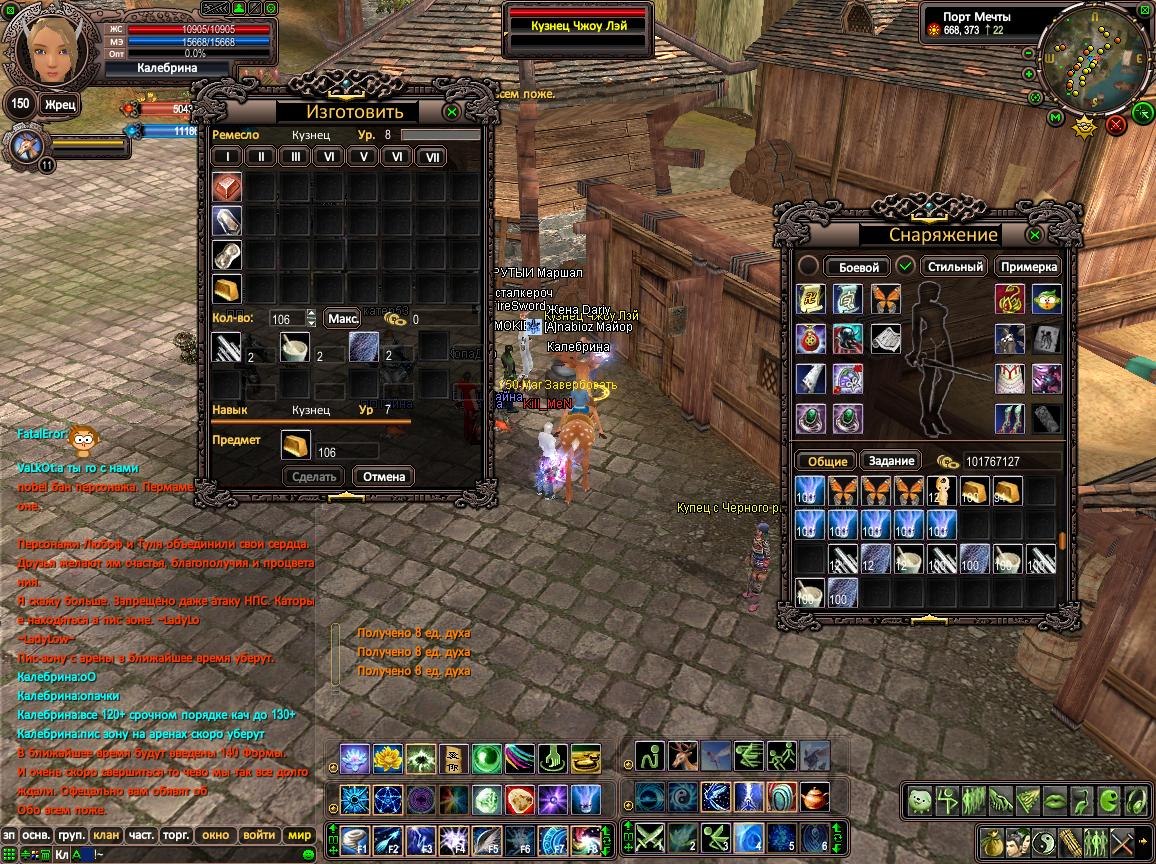Select the red ingot recipe

click(x=227, y=187)
